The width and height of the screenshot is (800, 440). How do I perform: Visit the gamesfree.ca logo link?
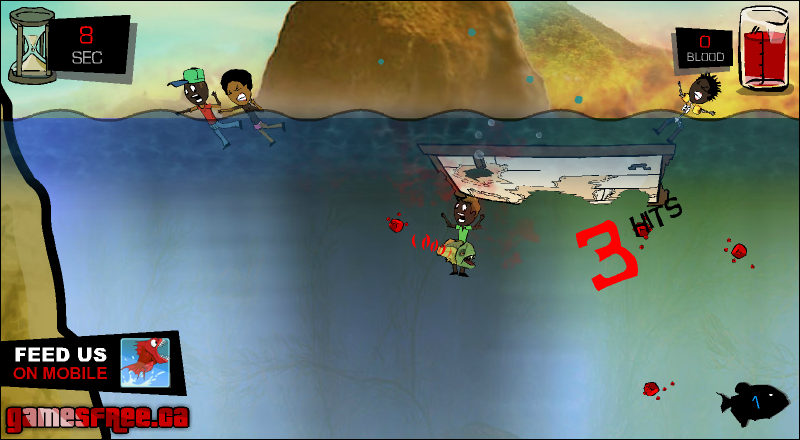pyautogui.click(x=97, y=417)
